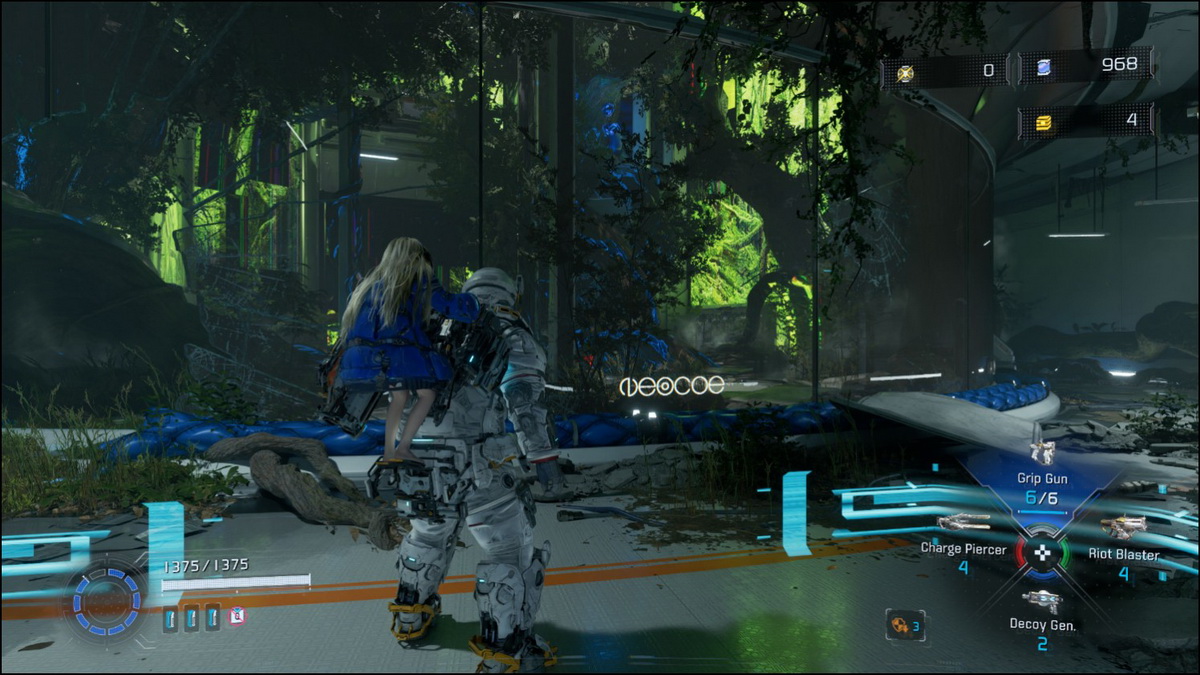Use the orange consumable item with count 3
1200x675 pixels.
899,625
